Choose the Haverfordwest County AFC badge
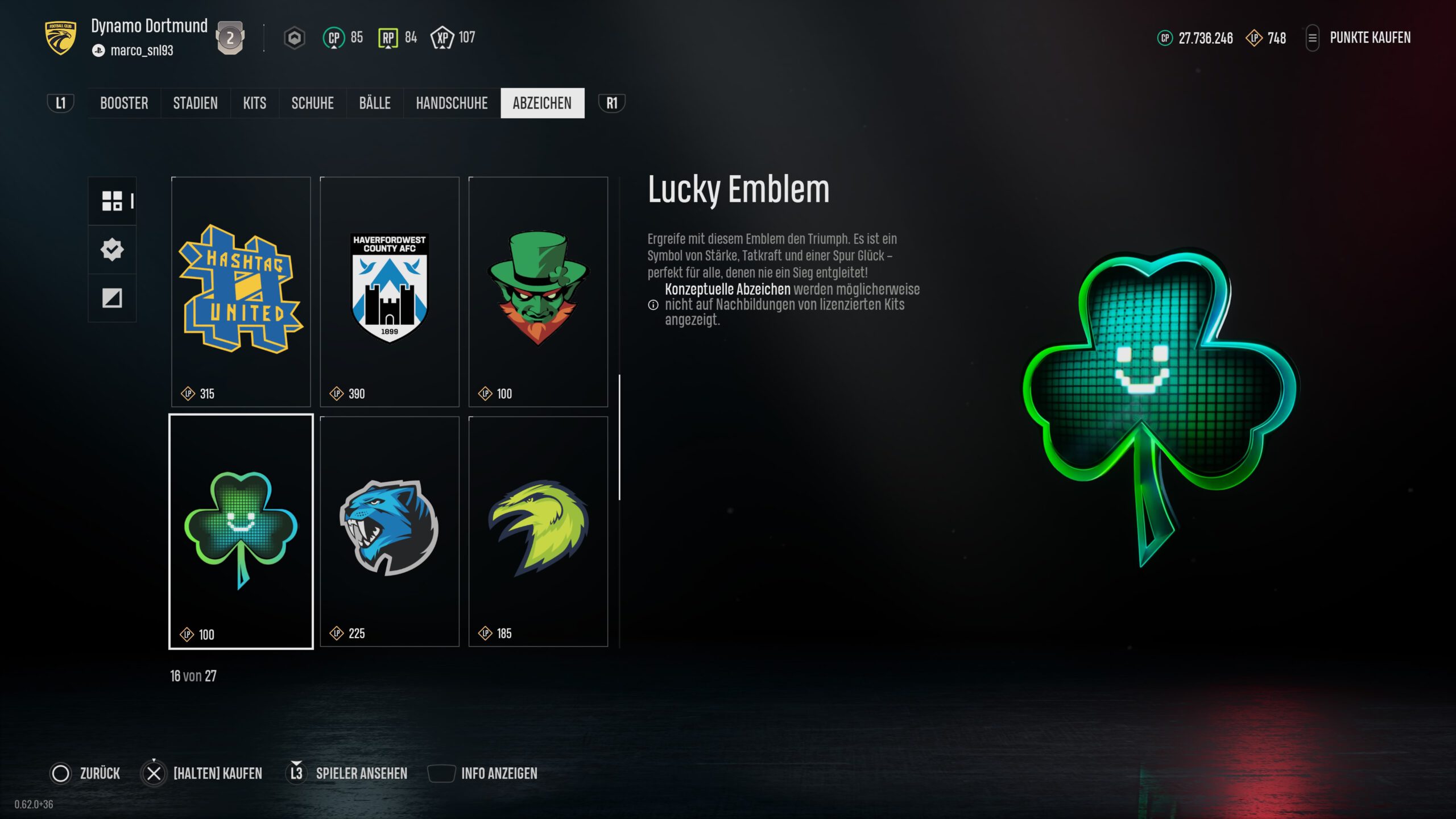Screen dimensions: 1456x819 (x=390, y=291)
